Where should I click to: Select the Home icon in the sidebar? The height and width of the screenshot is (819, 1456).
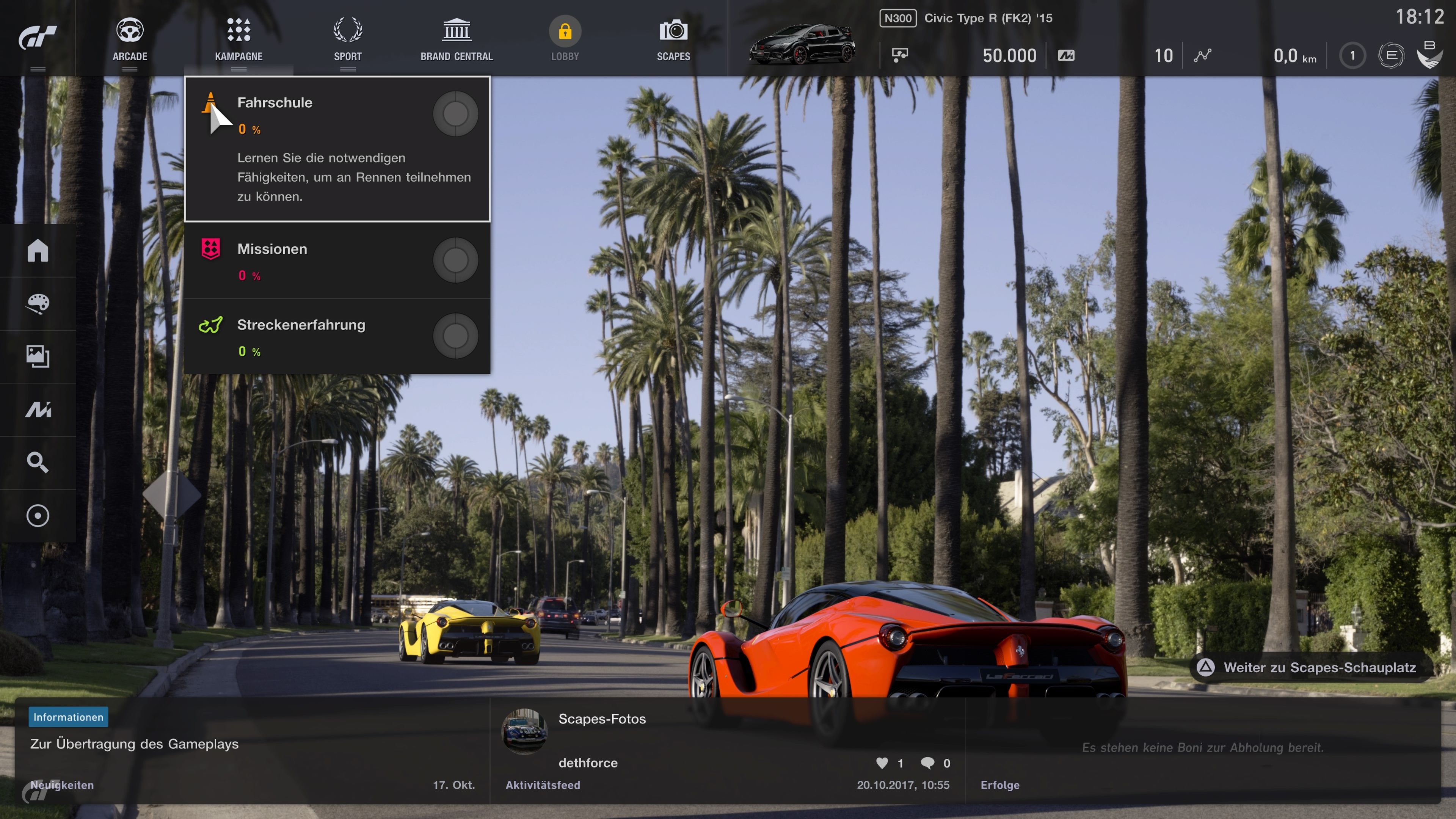click(x=38, y=250)
